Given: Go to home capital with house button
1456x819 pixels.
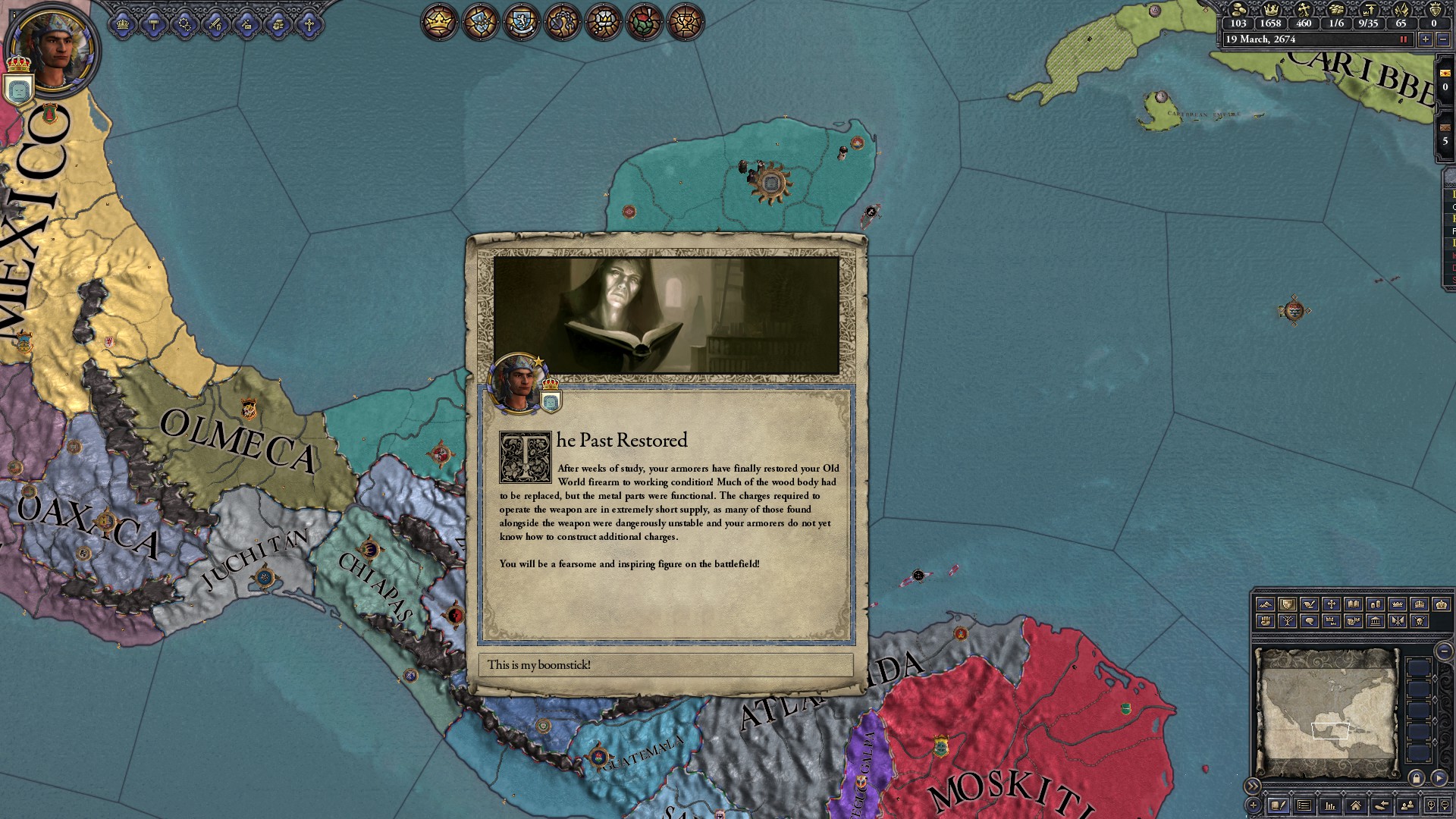Looking at the screenshot, I should pos(1355,805).
